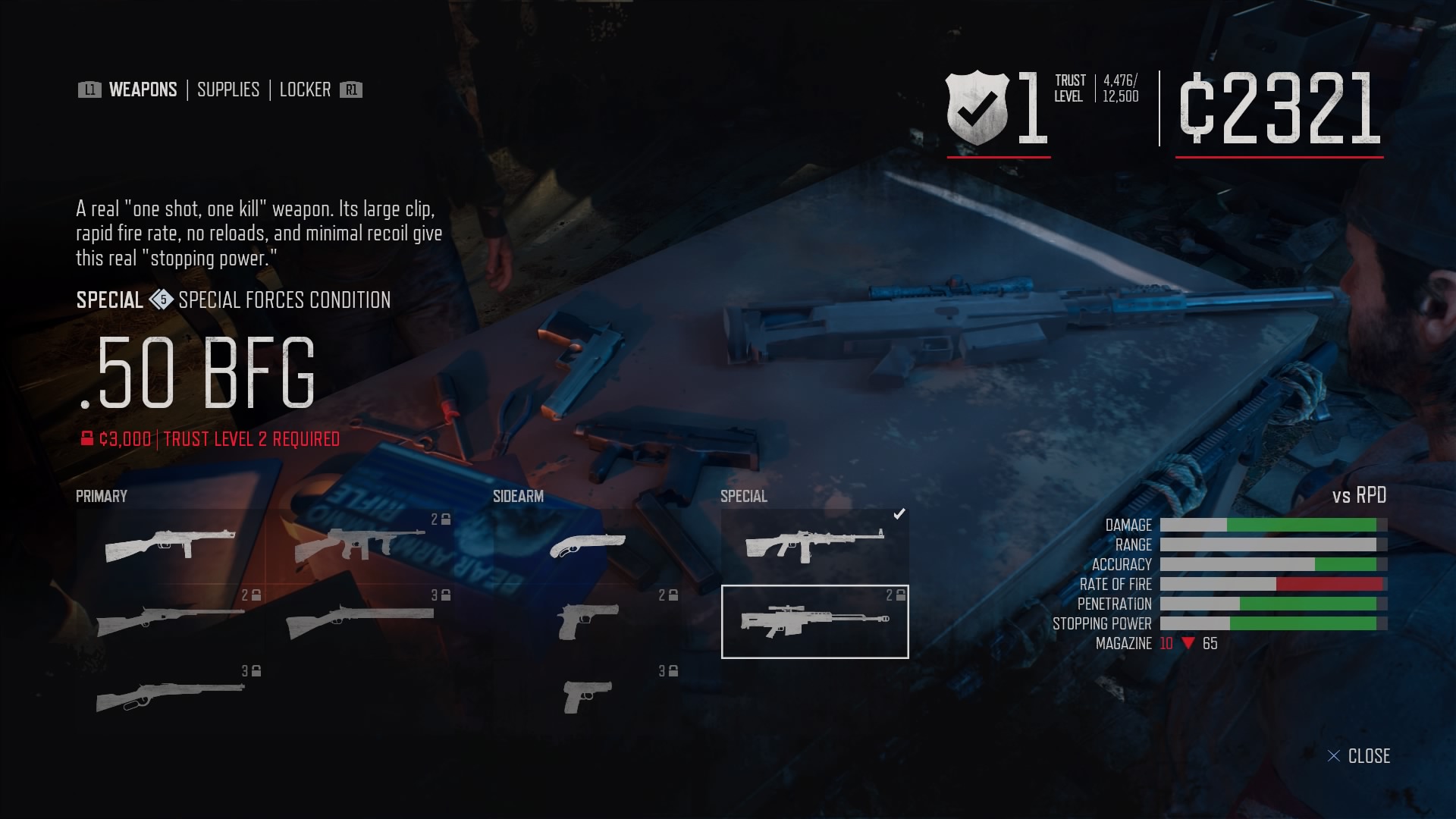Select the sawed-off shotgun under Sidearm
The height and width of the screenshot is (819, 1456).
(588, 544)
